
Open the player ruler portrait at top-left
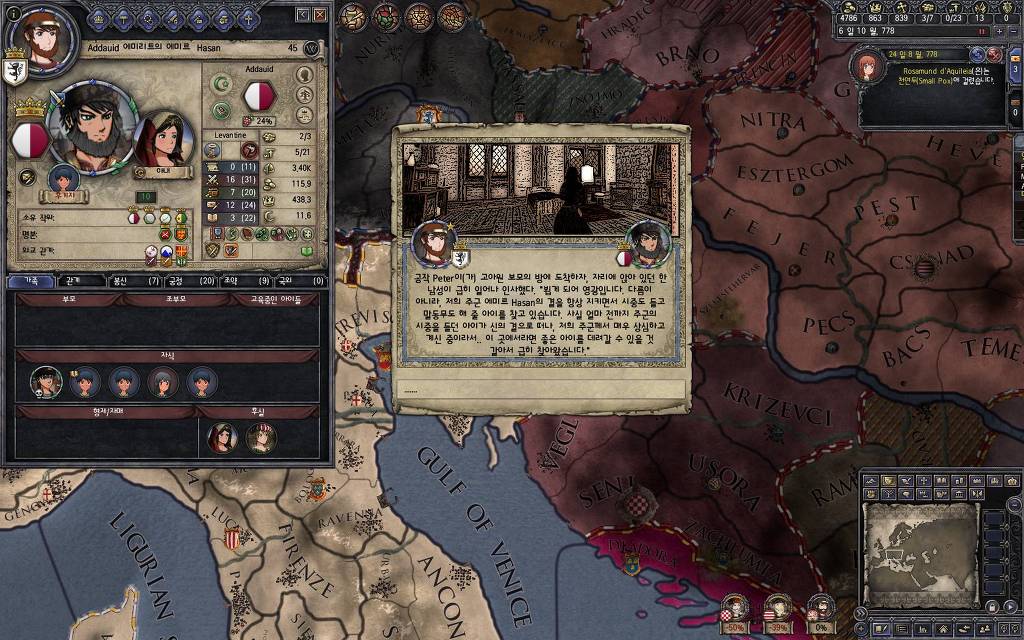[43, 43]
